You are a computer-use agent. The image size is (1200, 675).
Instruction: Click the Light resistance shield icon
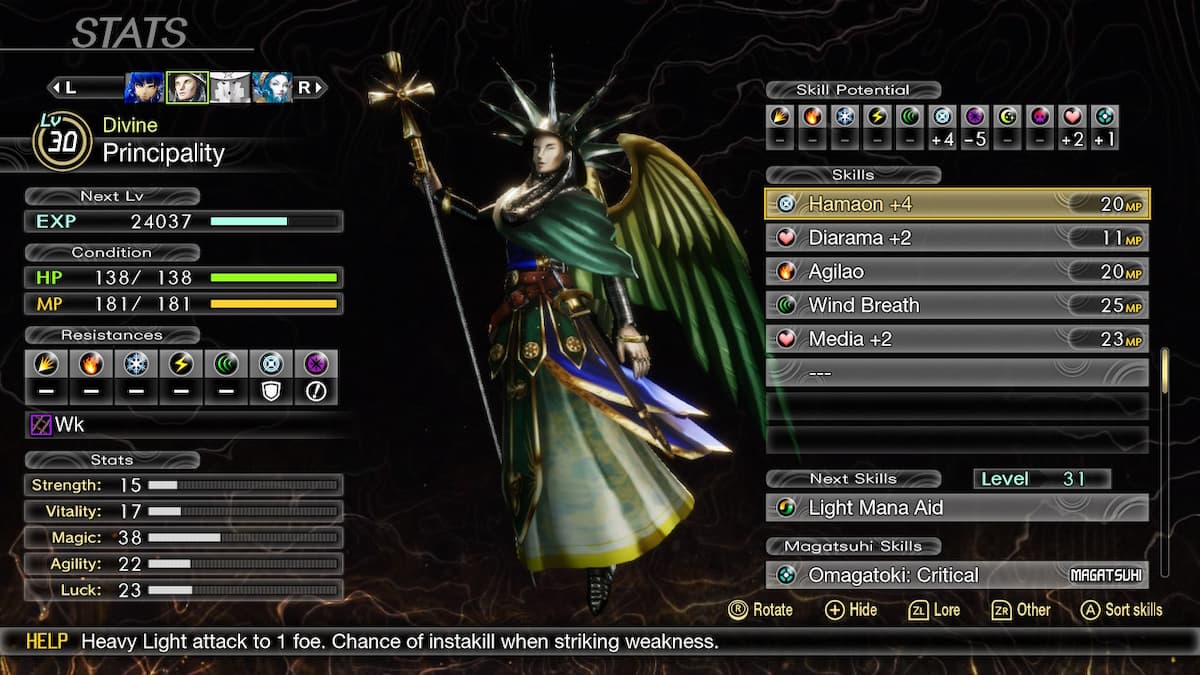pos(270,391)
